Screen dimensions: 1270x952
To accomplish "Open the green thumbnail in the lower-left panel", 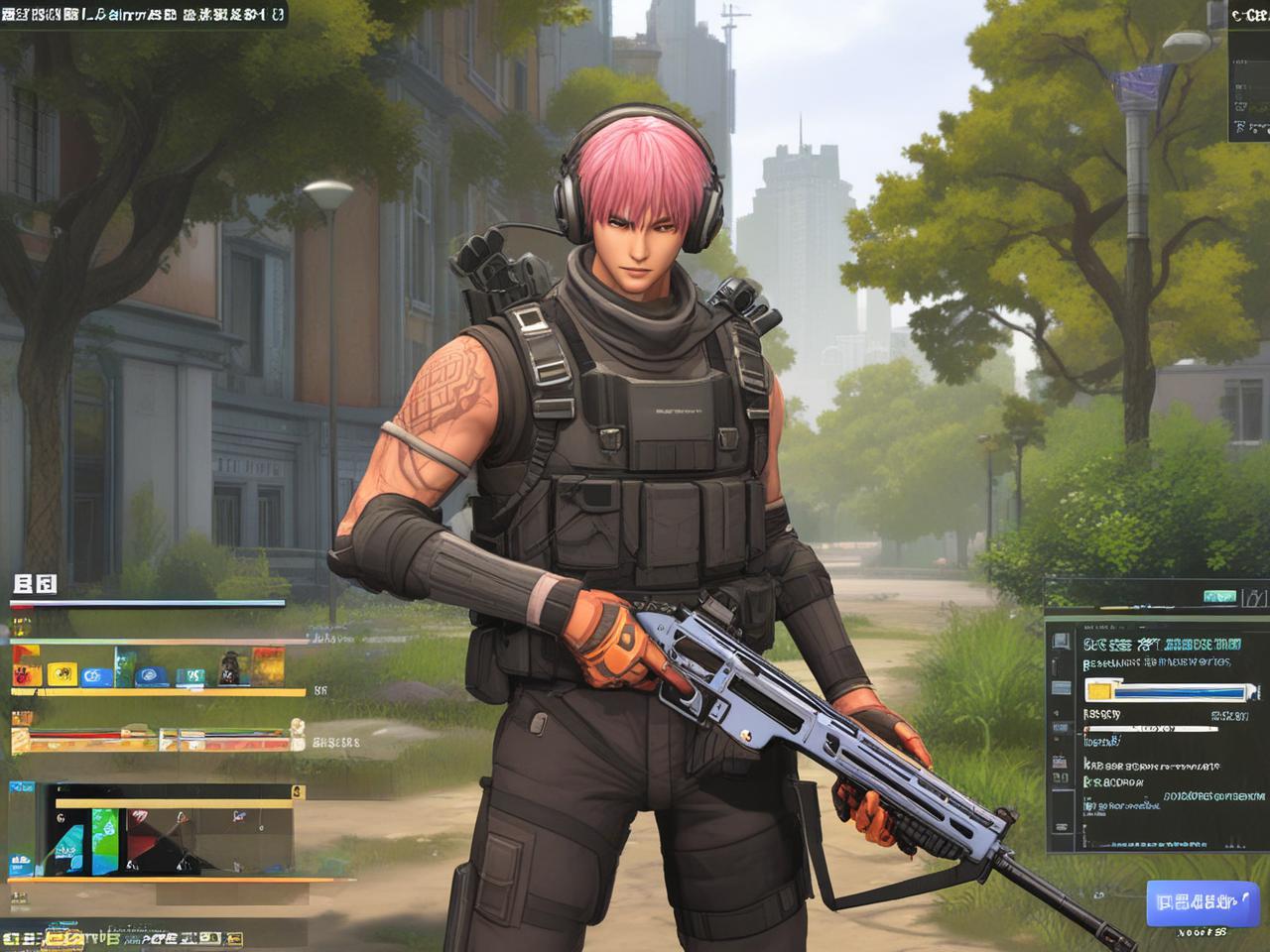I will 105,827.
